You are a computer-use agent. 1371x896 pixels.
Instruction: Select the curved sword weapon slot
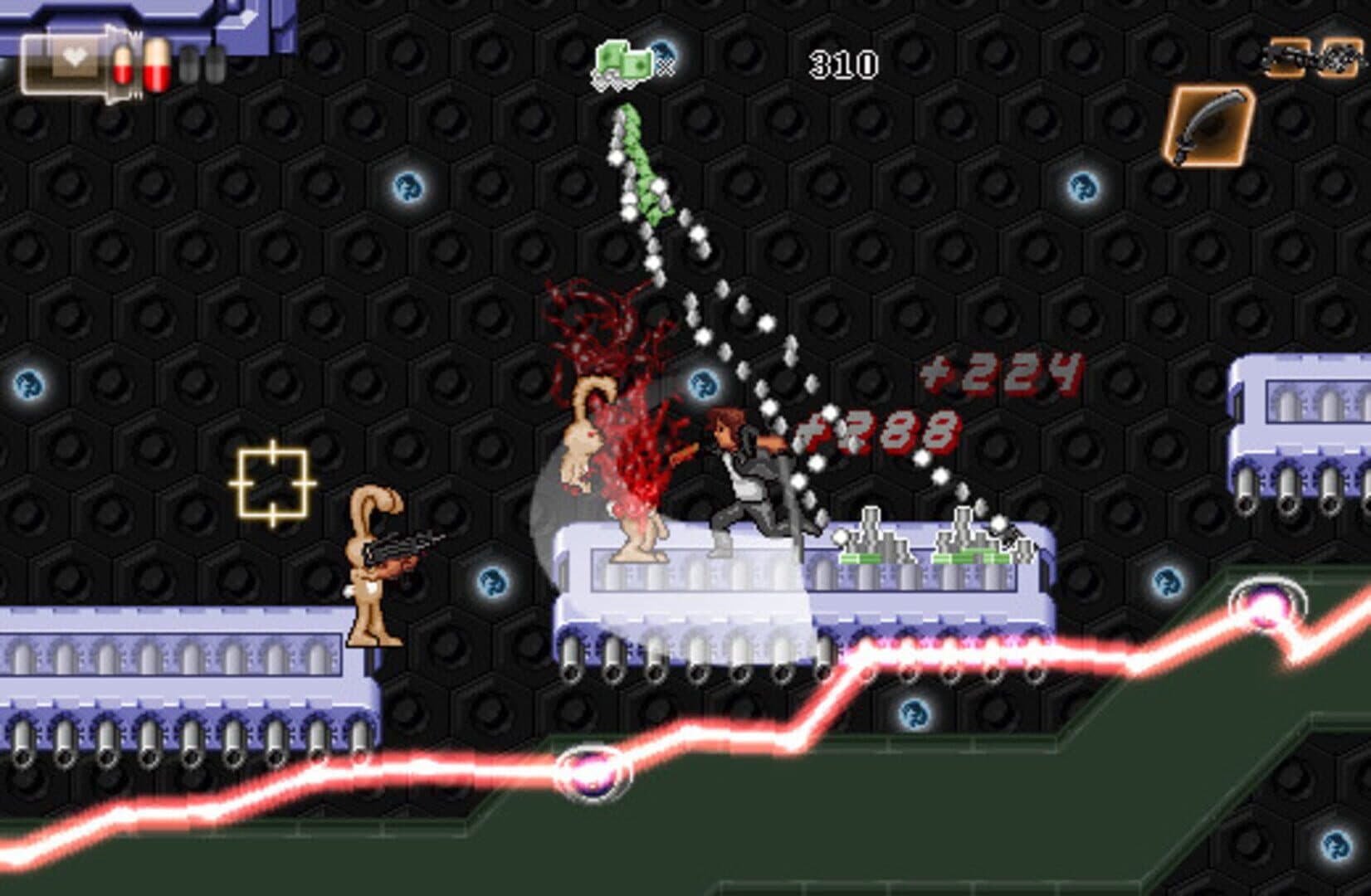pyautogui.click(x=1211, y=126)
